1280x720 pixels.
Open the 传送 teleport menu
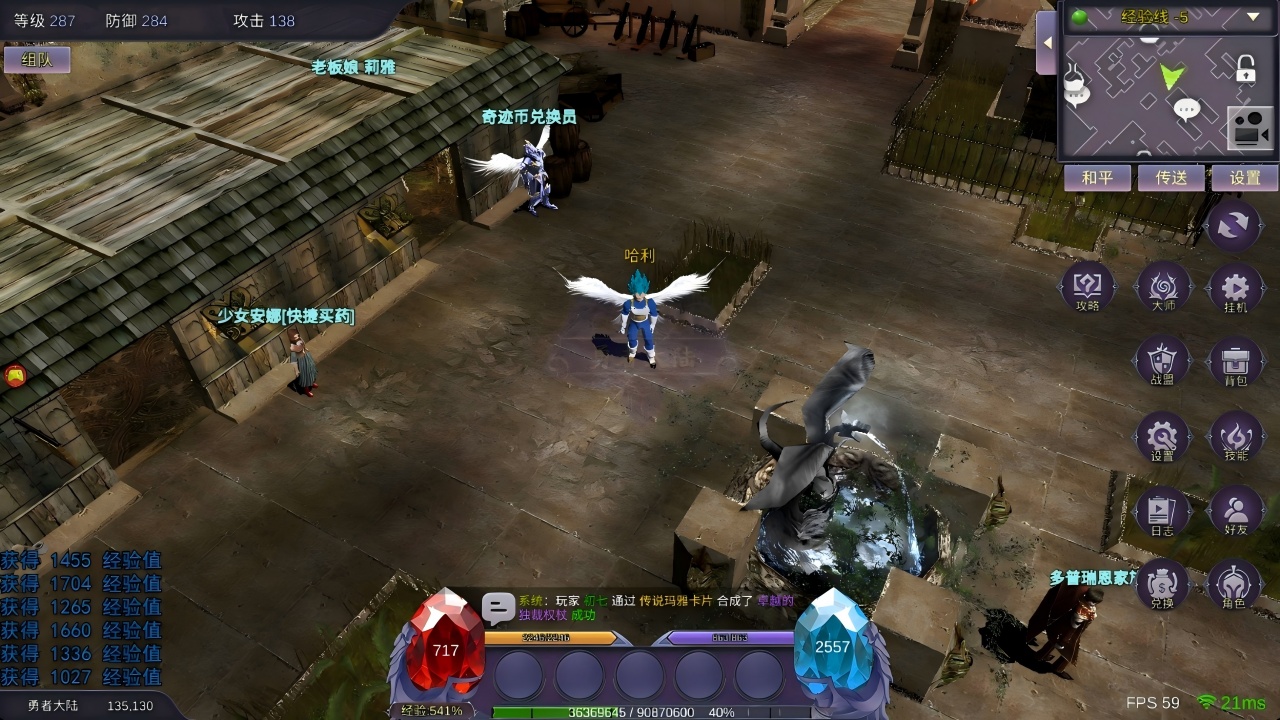coord(1171,178)
